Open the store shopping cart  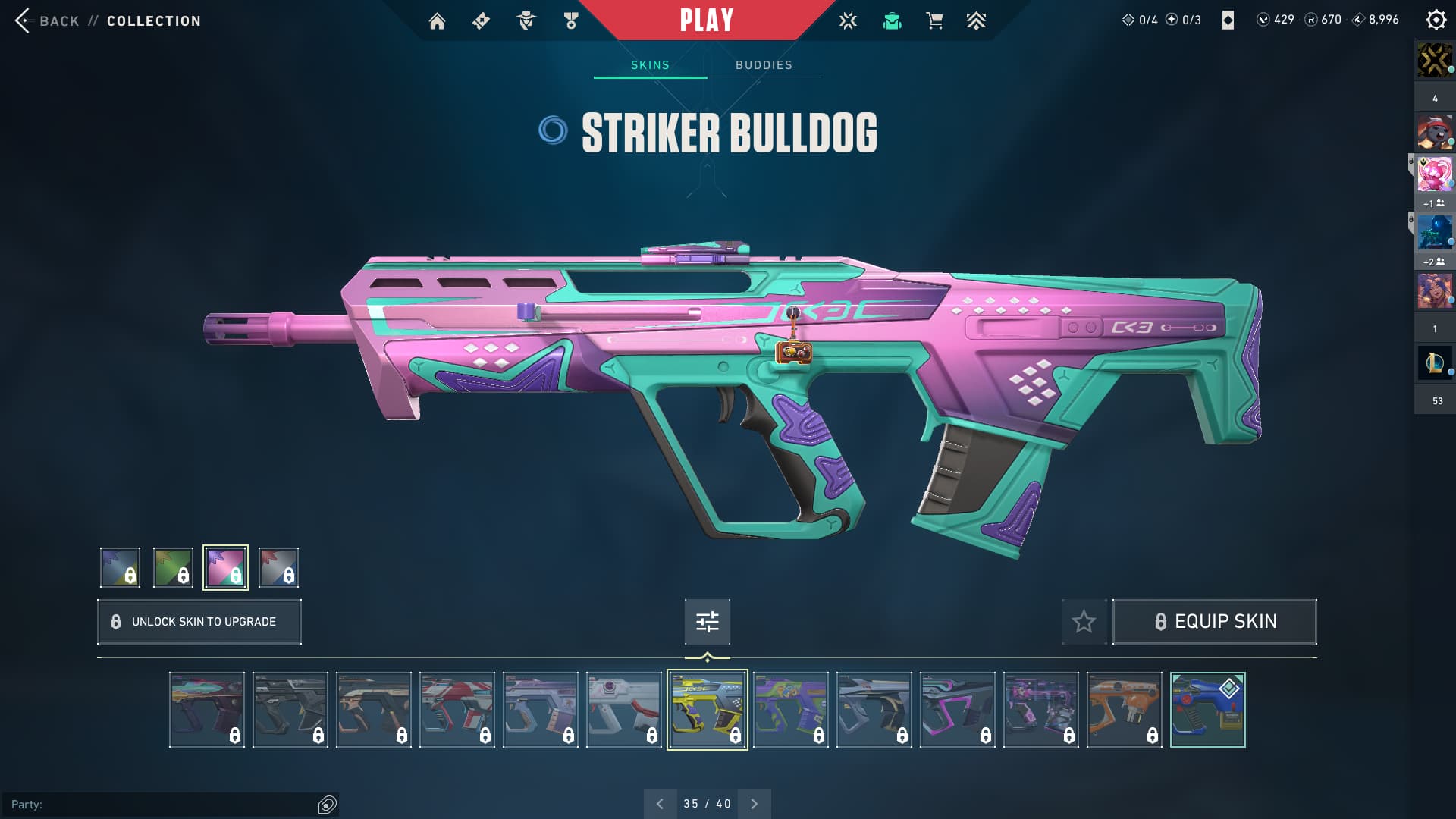pos(934,21)
